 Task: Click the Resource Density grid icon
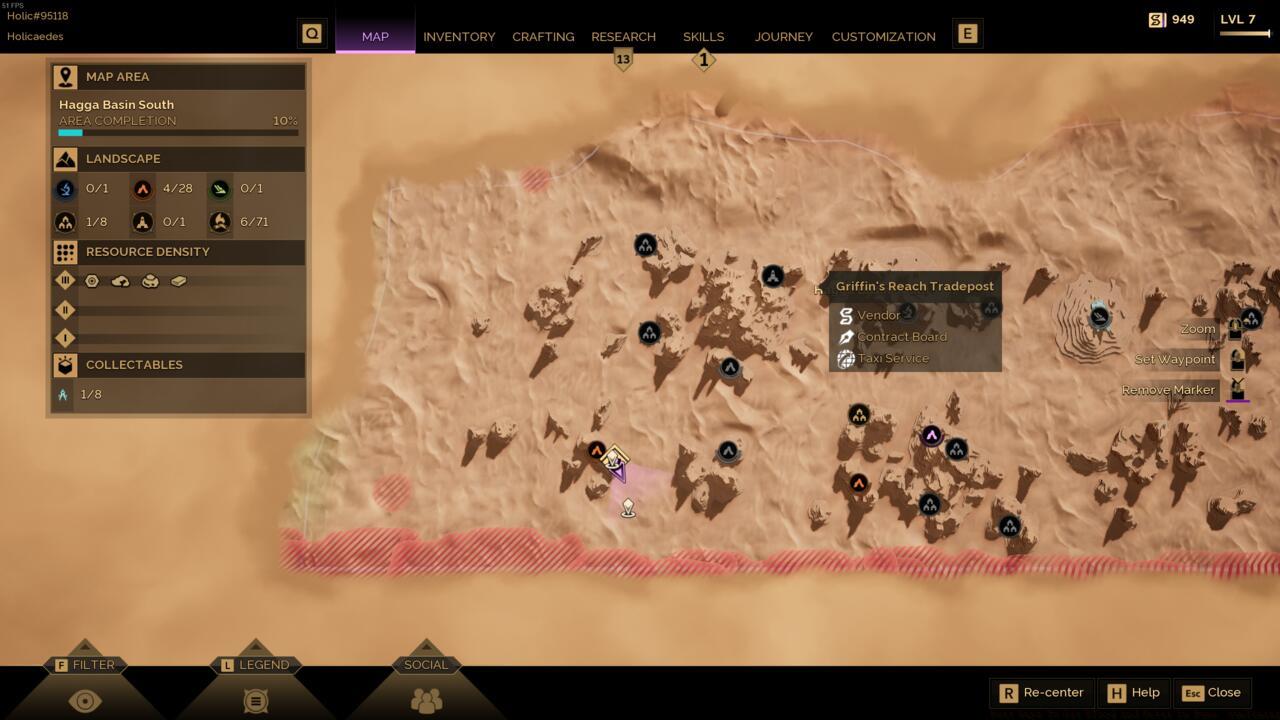(64, 251)
